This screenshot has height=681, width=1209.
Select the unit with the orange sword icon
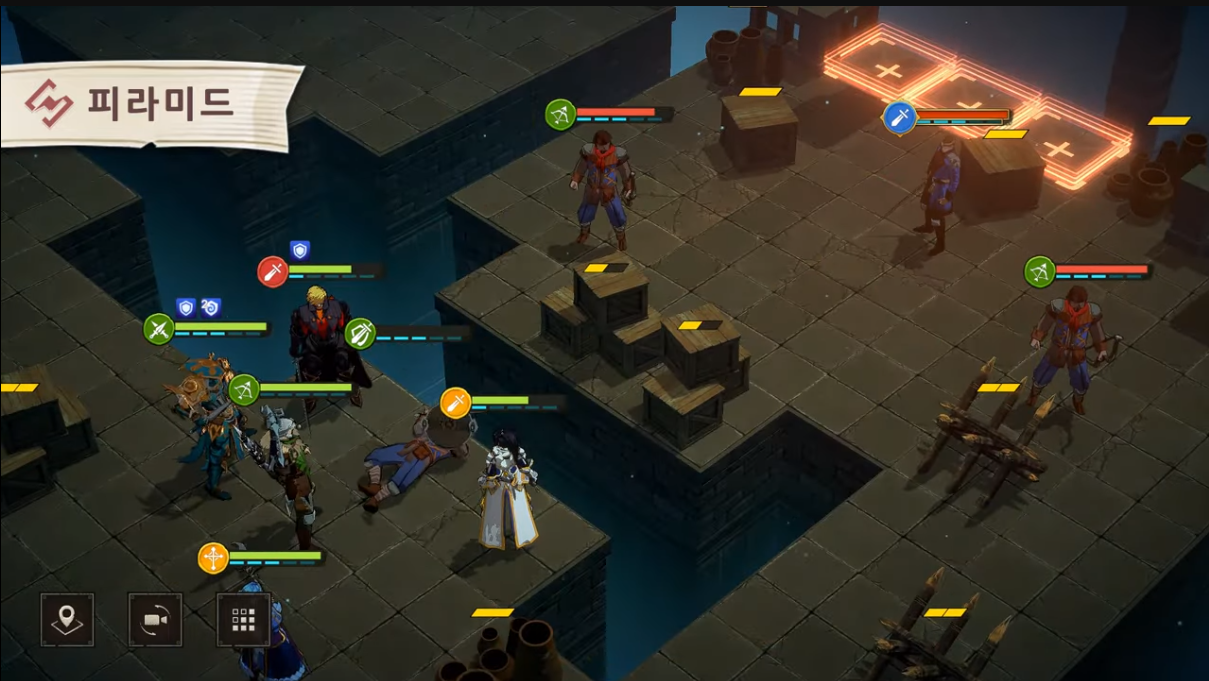click(x=455, y=403)
